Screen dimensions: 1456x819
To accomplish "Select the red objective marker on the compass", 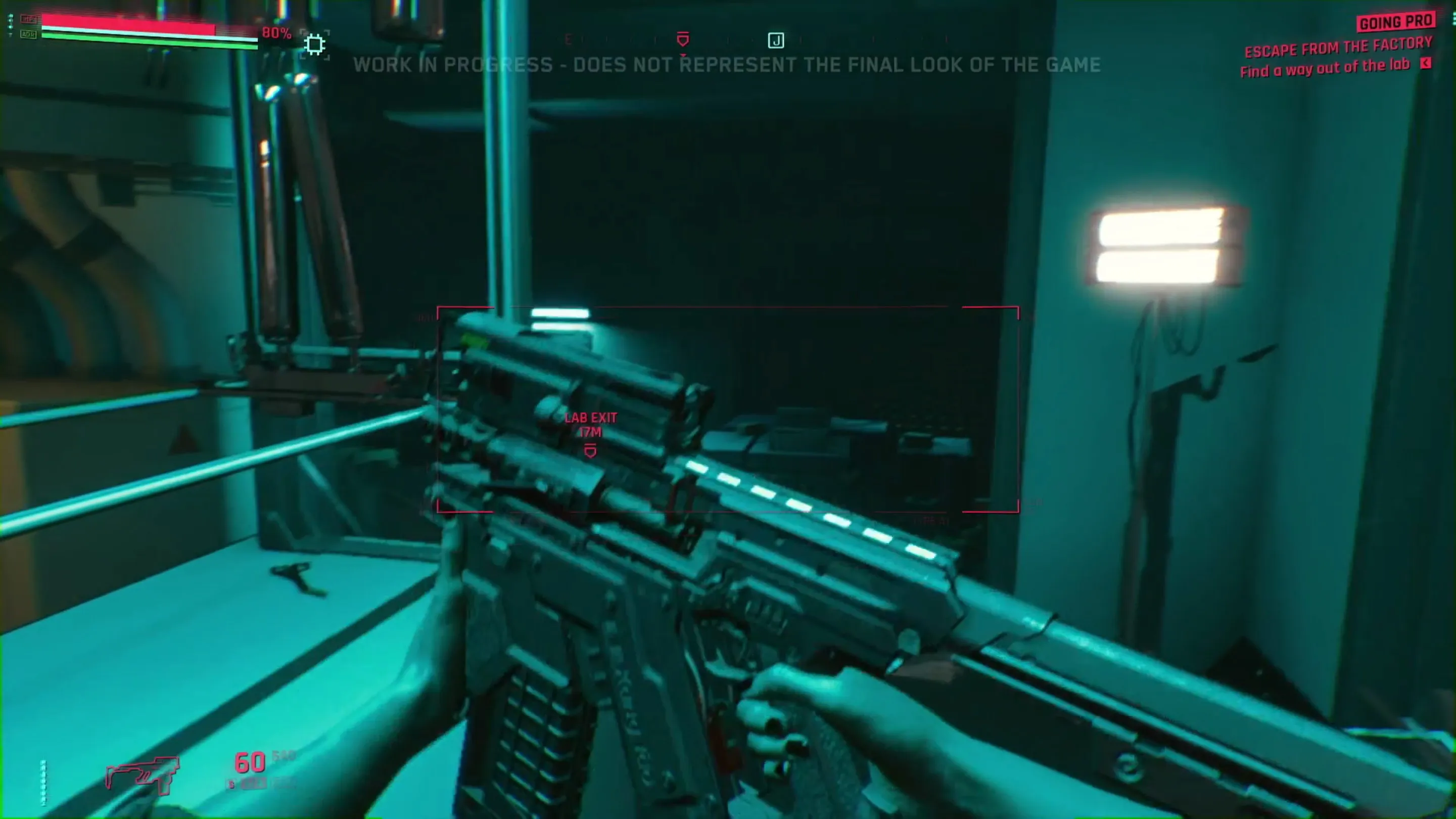I will [x=683, y=39].
